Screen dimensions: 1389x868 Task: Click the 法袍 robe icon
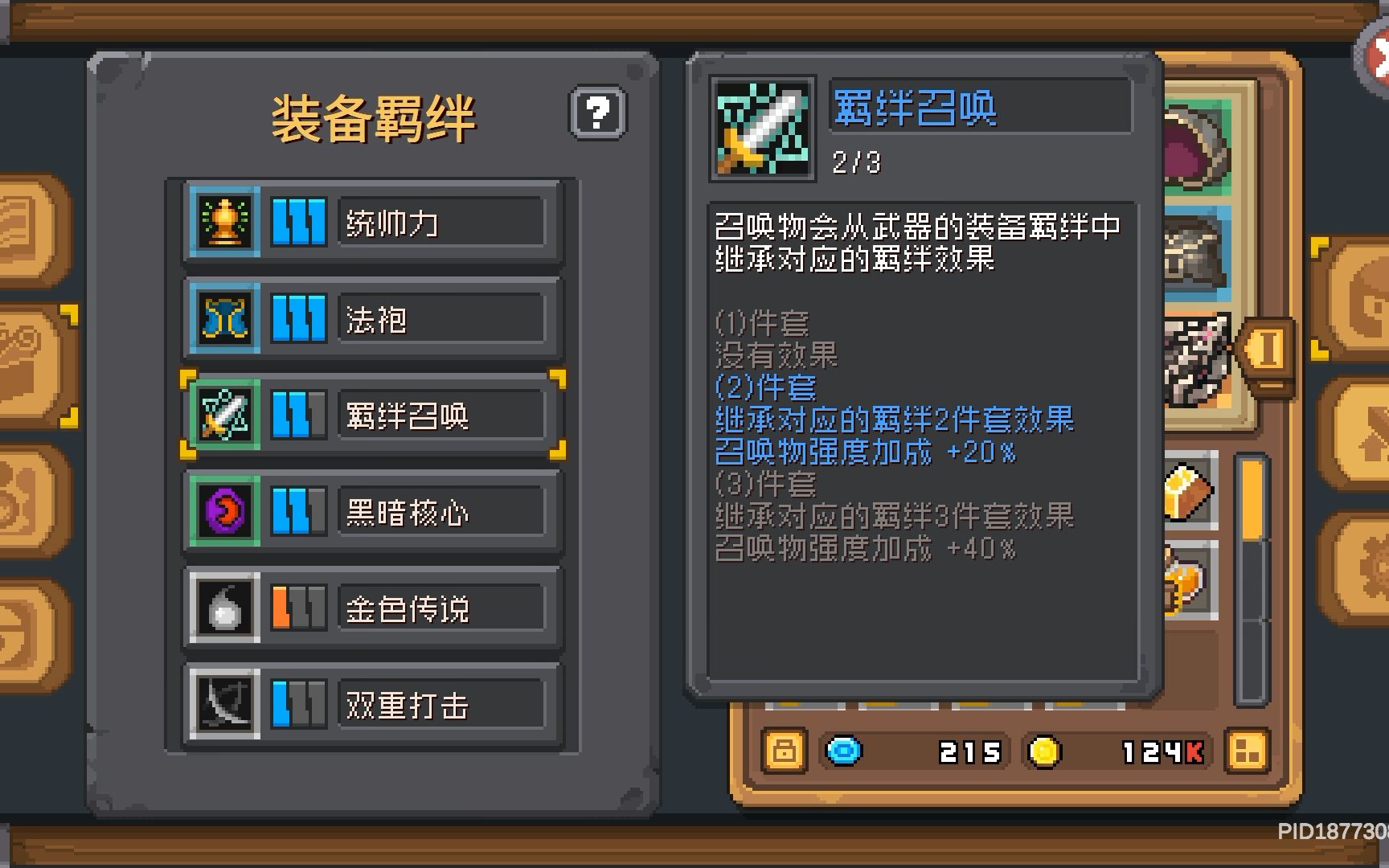223,317
